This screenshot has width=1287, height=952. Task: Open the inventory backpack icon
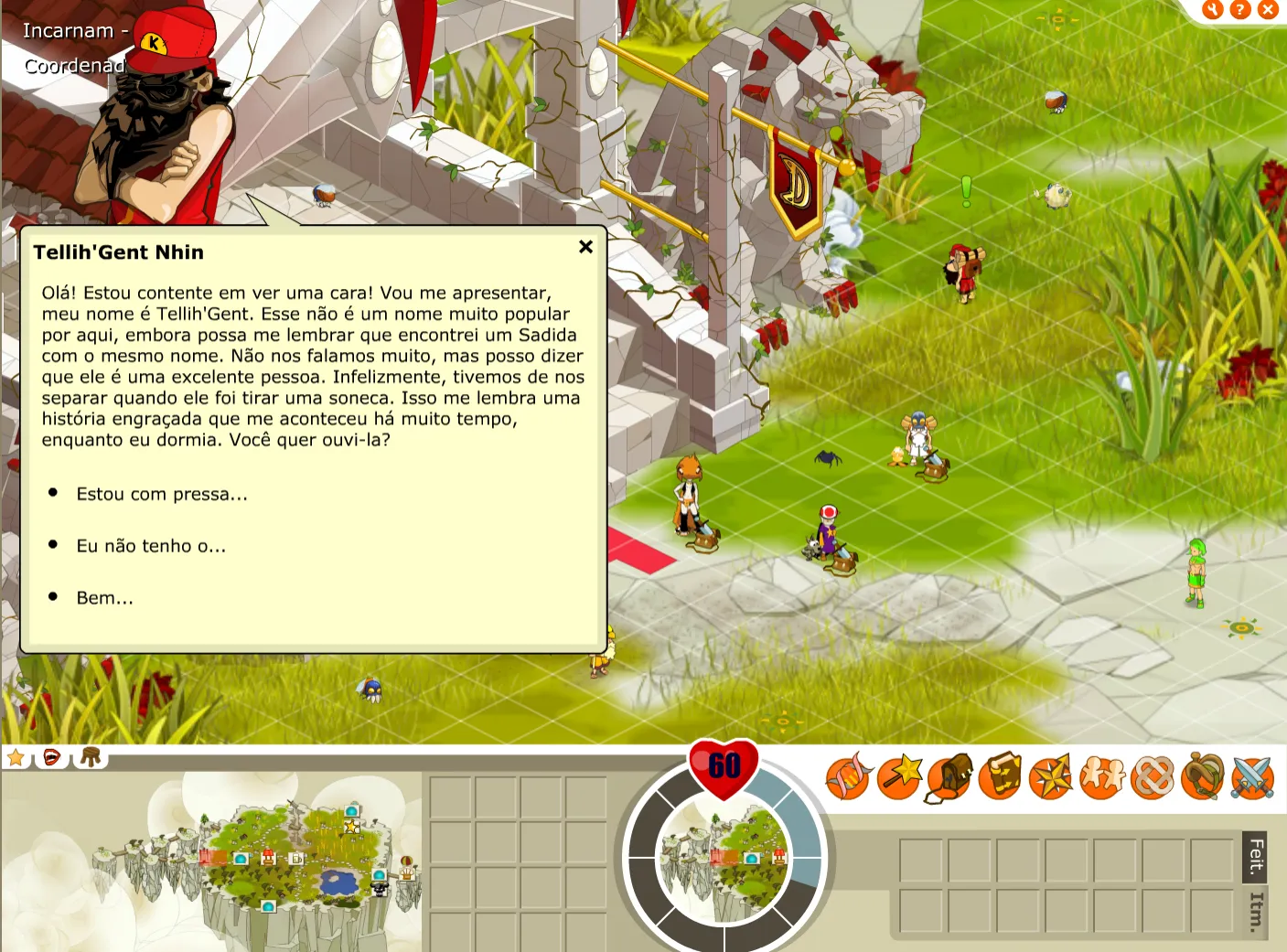(x=949, y=778)
